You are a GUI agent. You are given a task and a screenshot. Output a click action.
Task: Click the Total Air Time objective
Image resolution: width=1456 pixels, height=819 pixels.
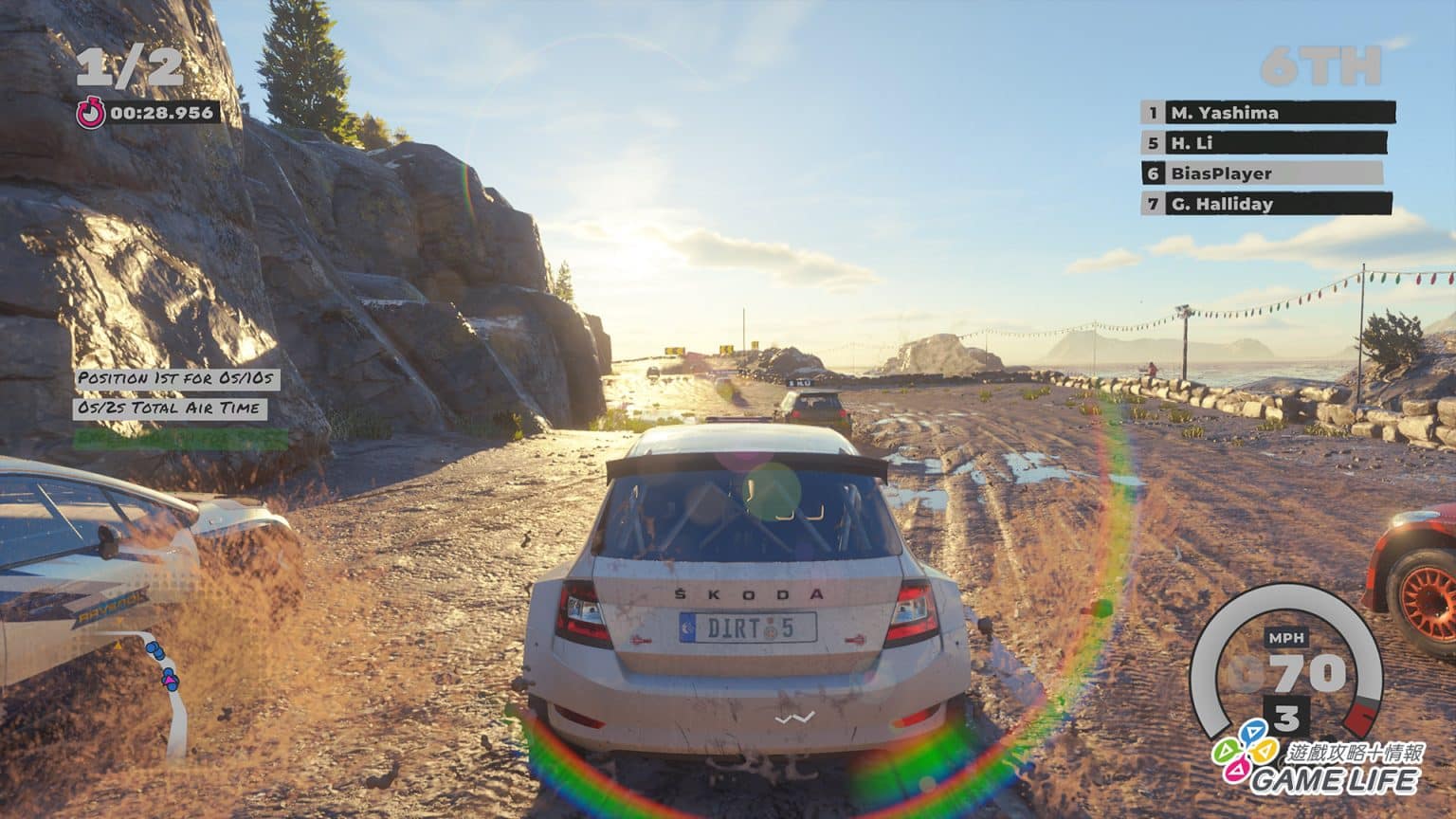pos(170,409)
